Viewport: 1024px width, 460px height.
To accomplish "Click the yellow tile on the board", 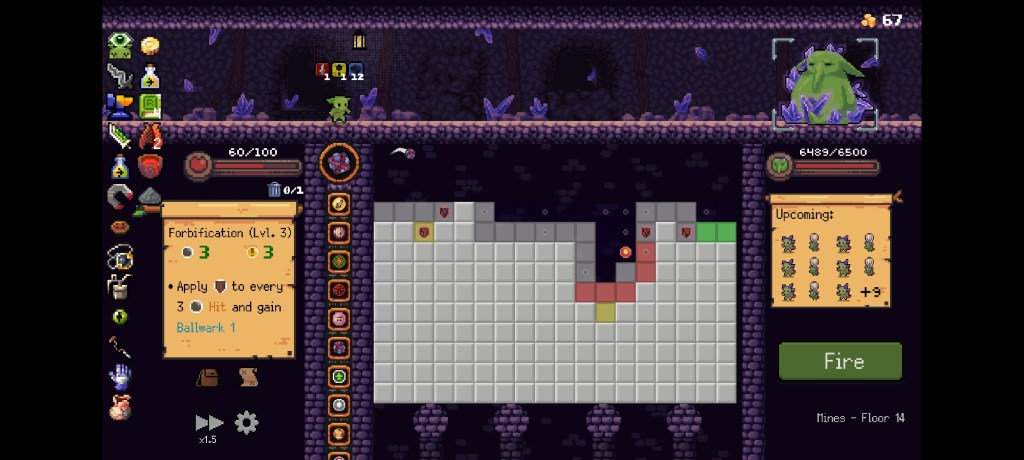I will pos(605,312).
